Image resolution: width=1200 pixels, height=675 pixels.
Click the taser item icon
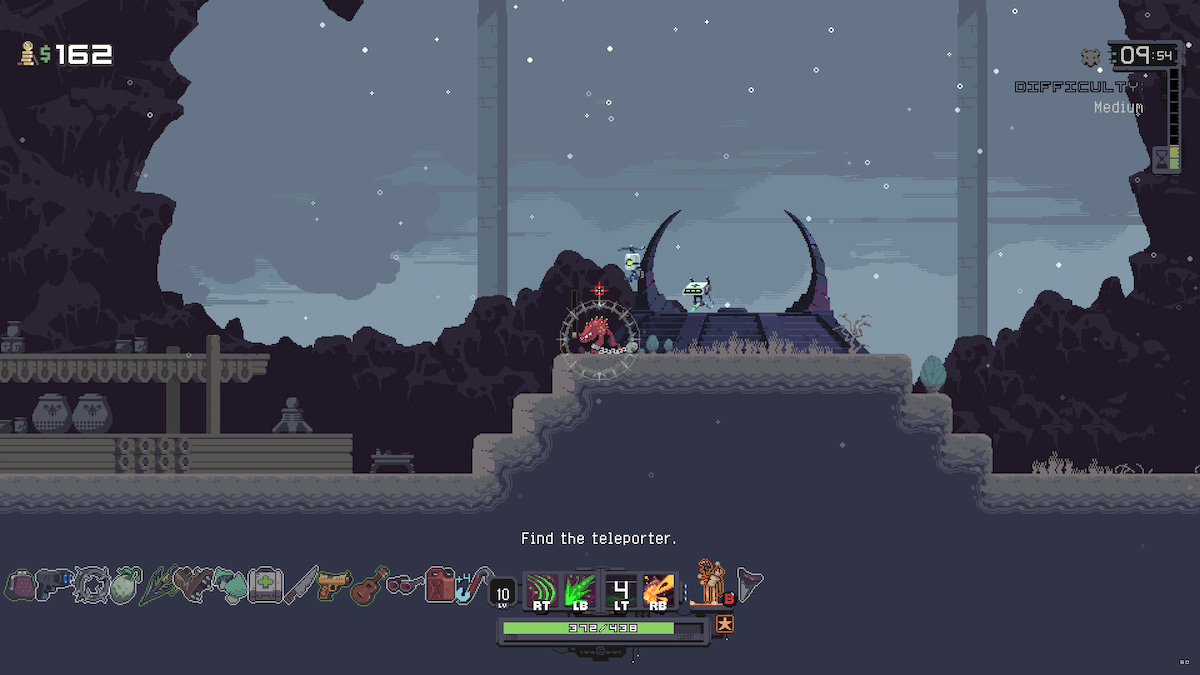52,585
